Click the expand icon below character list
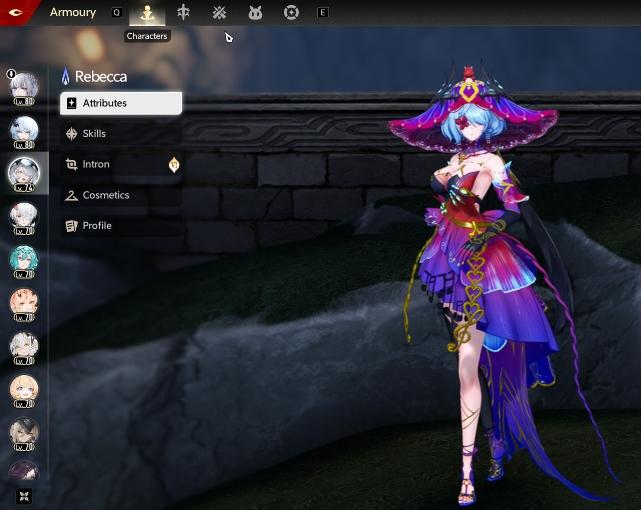 click(23, 495)
